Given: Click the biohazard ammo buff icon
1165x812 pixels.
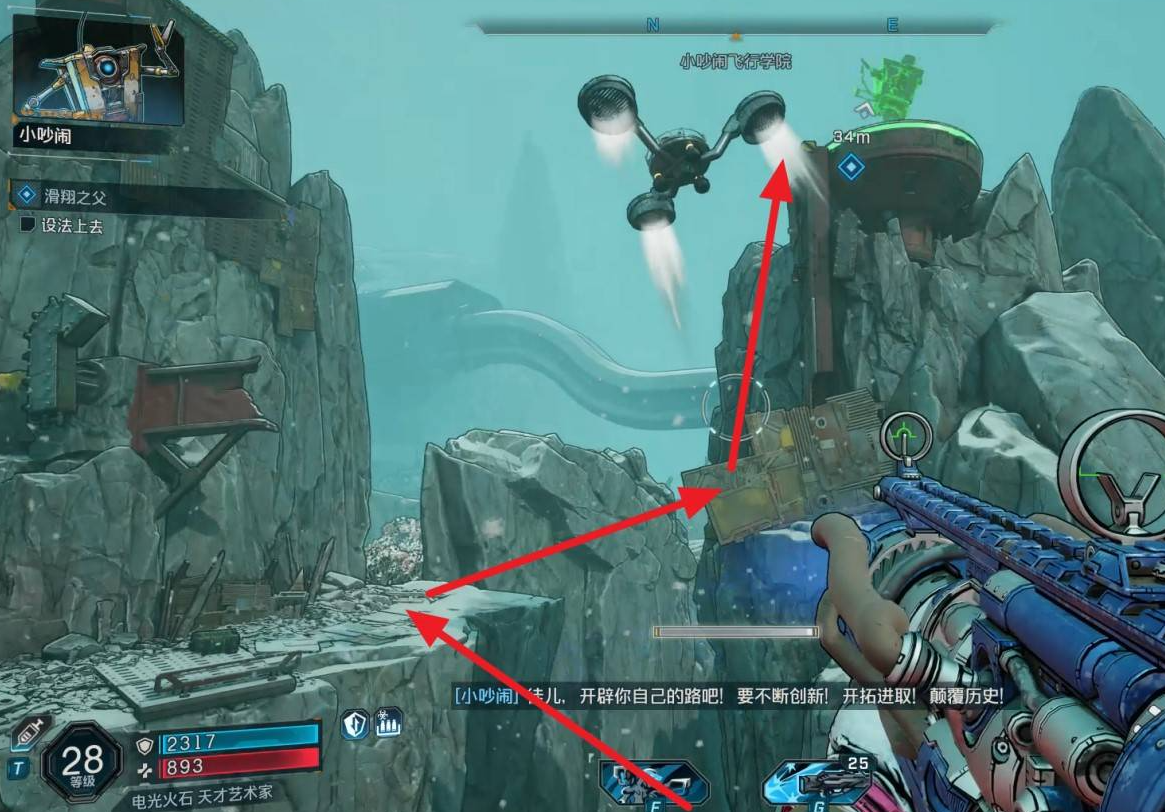Looking at the screenshot, I should click(x=388, y=724).
